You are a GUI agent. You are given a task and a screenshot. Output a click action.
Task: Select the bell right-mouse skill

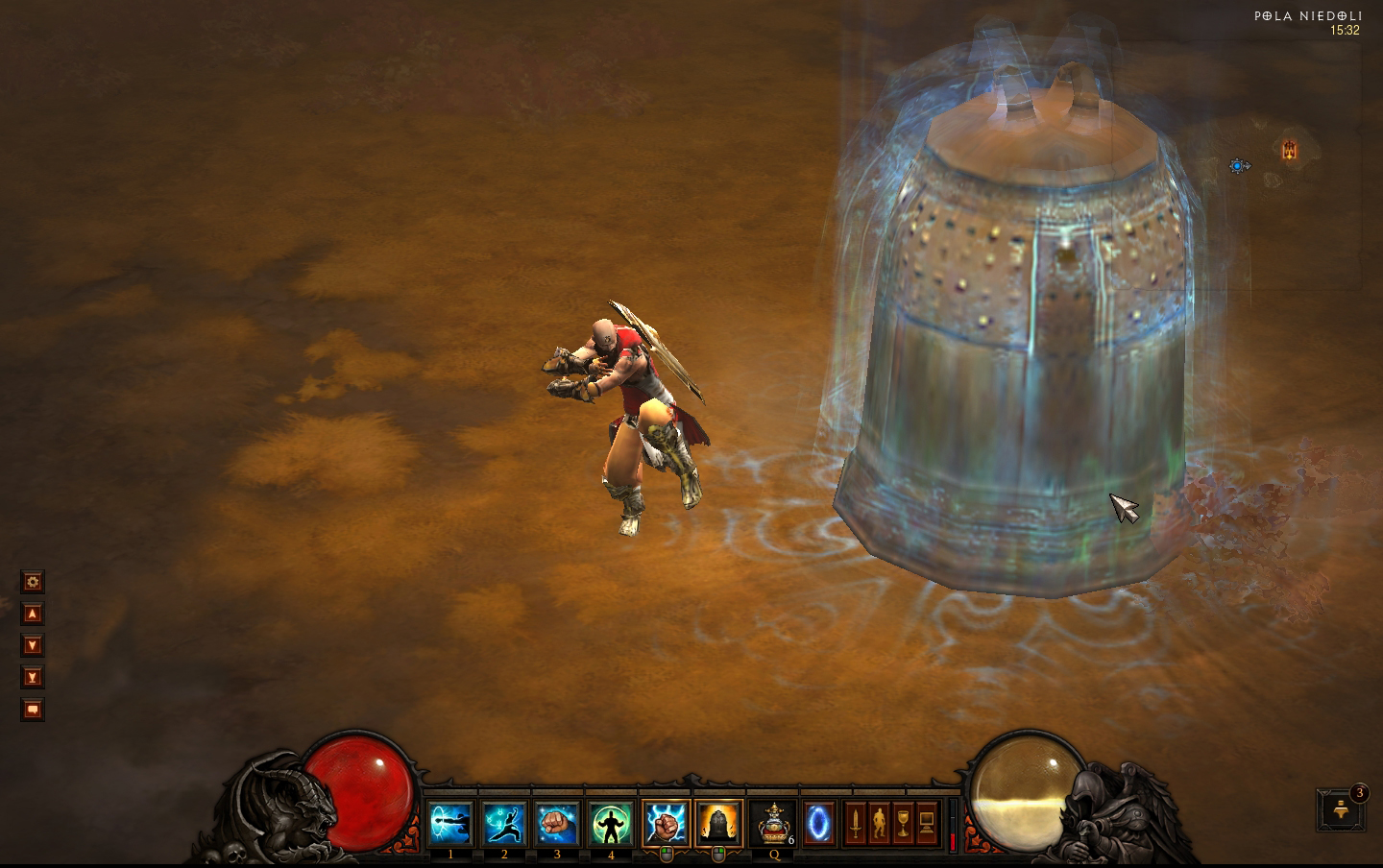tap(718, 824)
